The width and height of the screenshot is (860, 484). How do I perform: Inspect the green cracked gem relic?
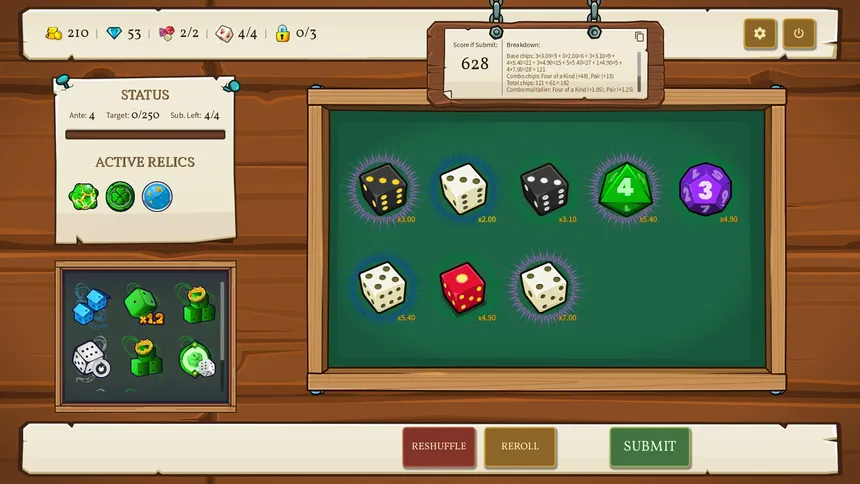click(x=84, y=196)
